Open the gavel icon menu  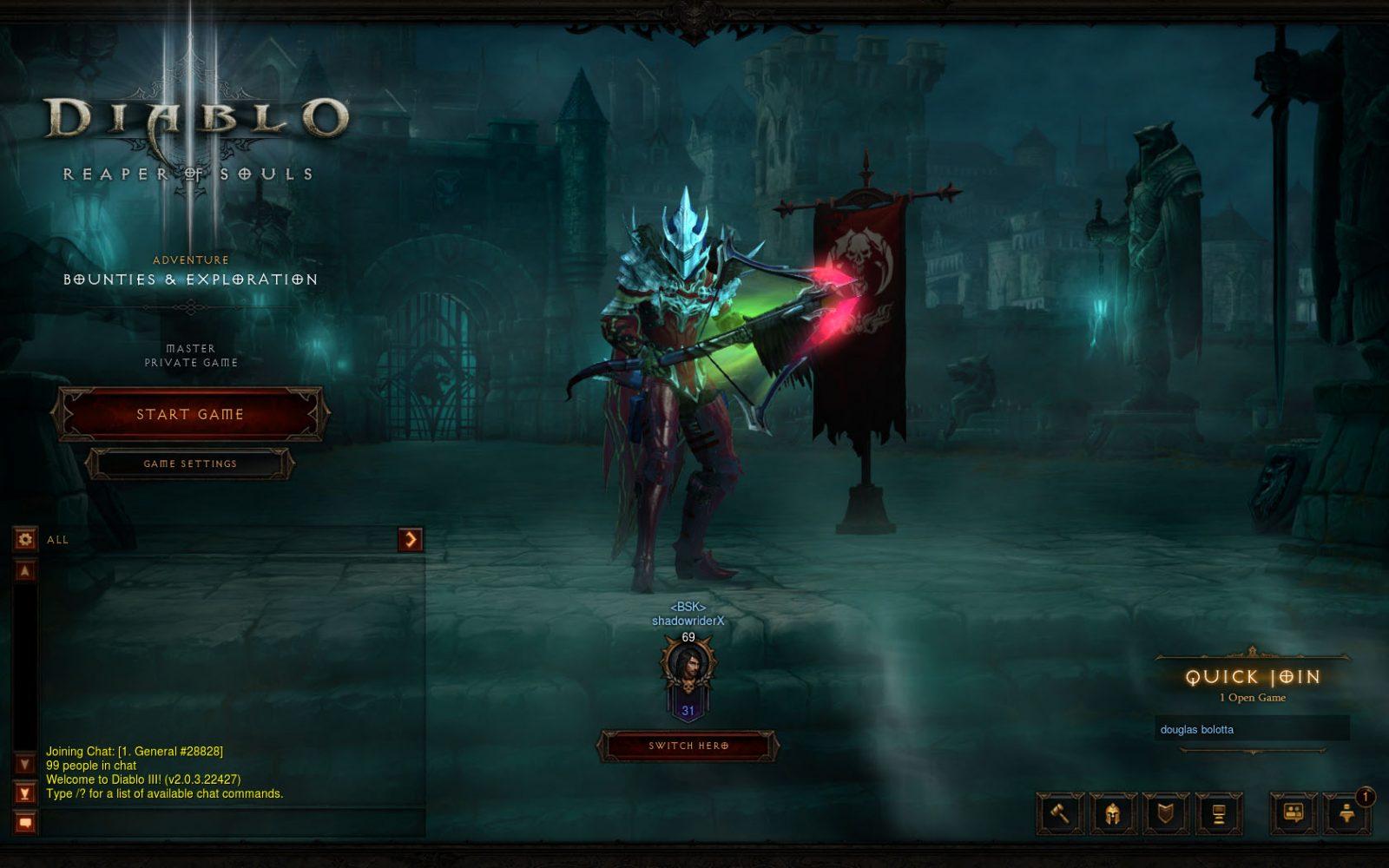click(x=1060, y=813)
